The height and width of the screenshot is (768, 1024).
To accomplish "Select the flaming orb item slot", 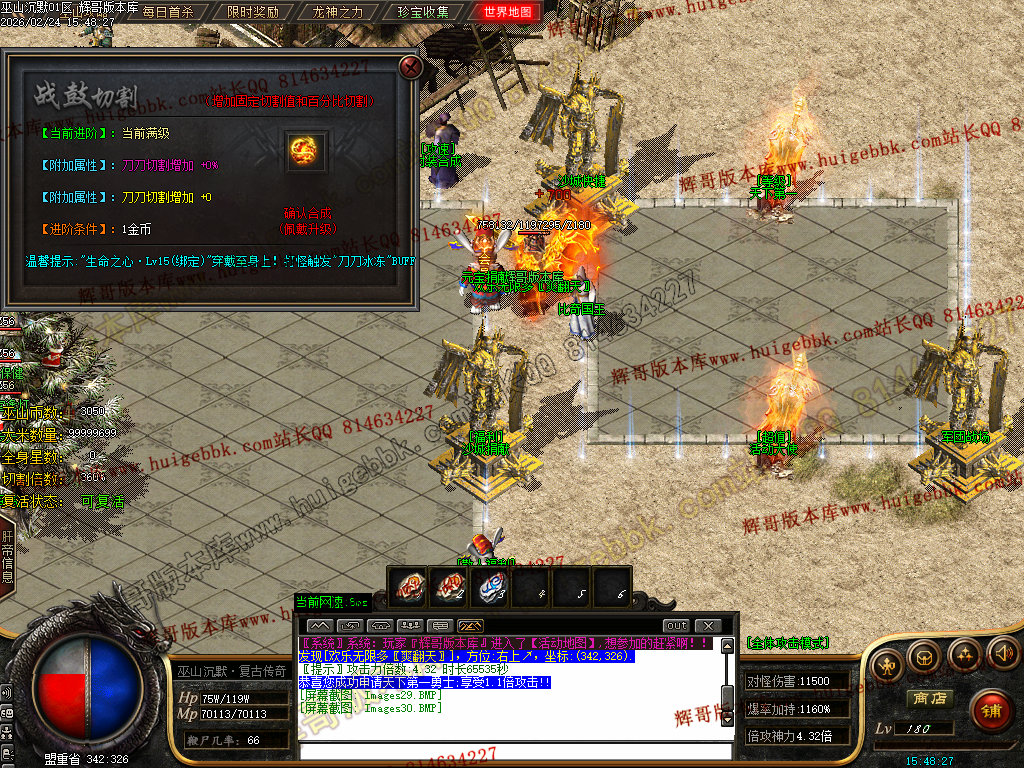I will click(305, 152).
